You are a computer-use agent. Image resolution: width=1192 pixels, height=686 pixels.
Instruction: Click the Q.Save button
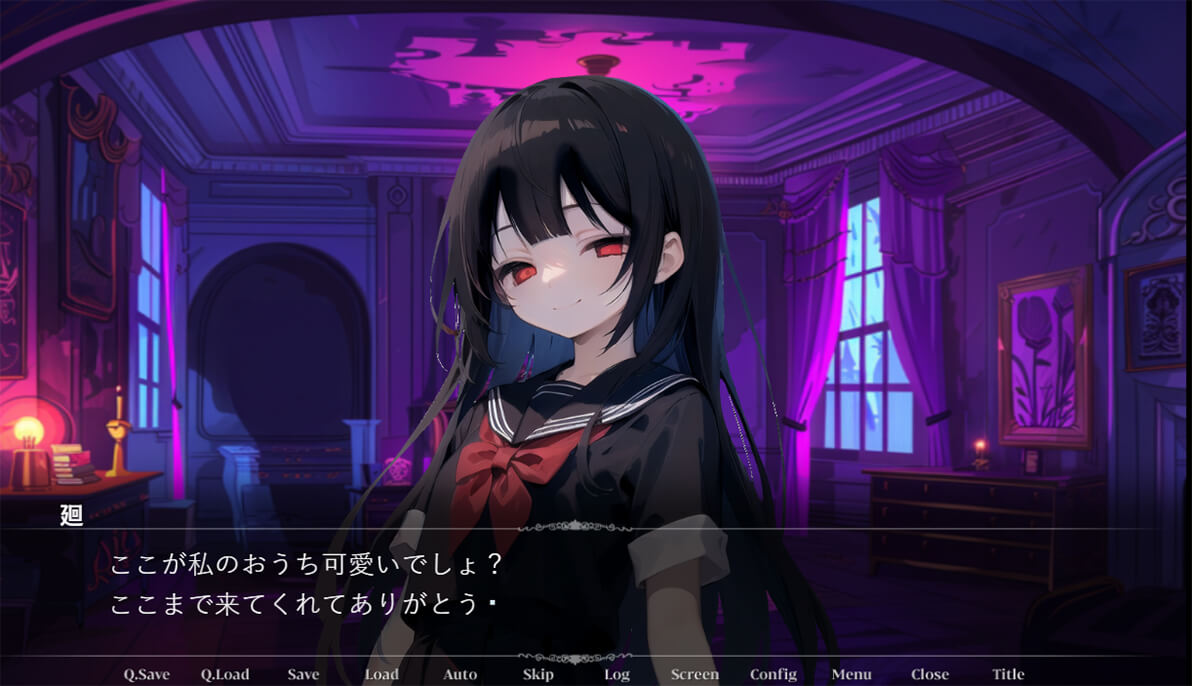click(x=146, y=674)
